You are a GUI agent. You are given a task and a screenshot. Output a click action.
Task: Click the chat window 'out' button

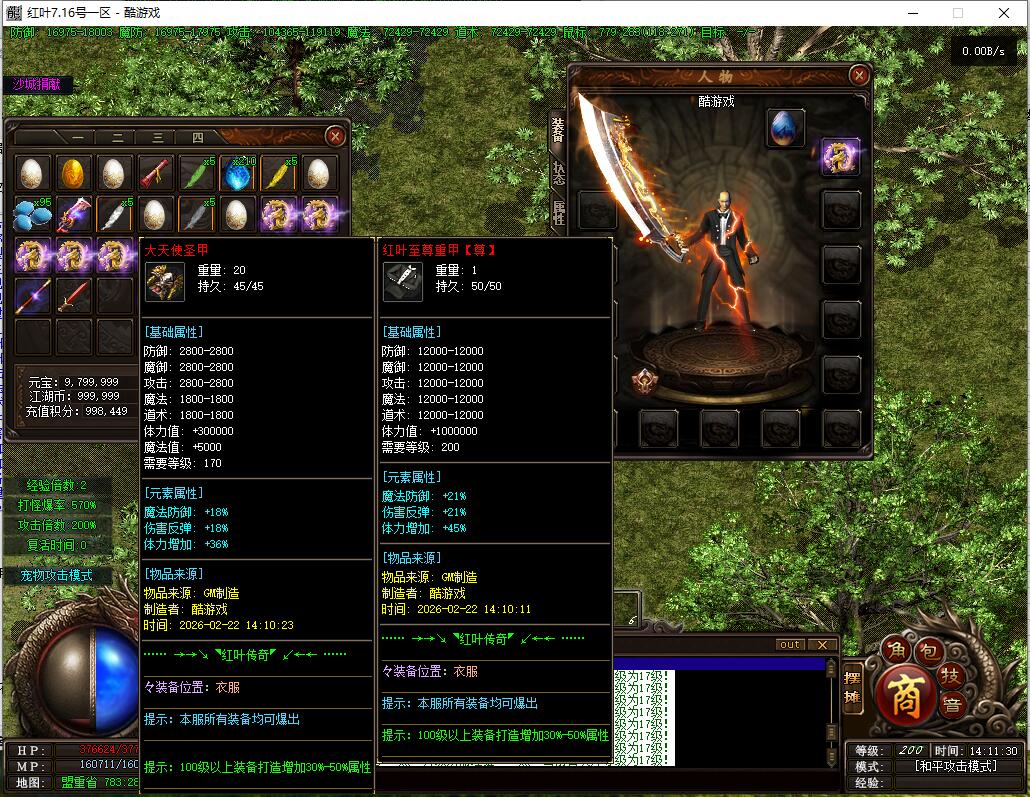pos(790,645)
